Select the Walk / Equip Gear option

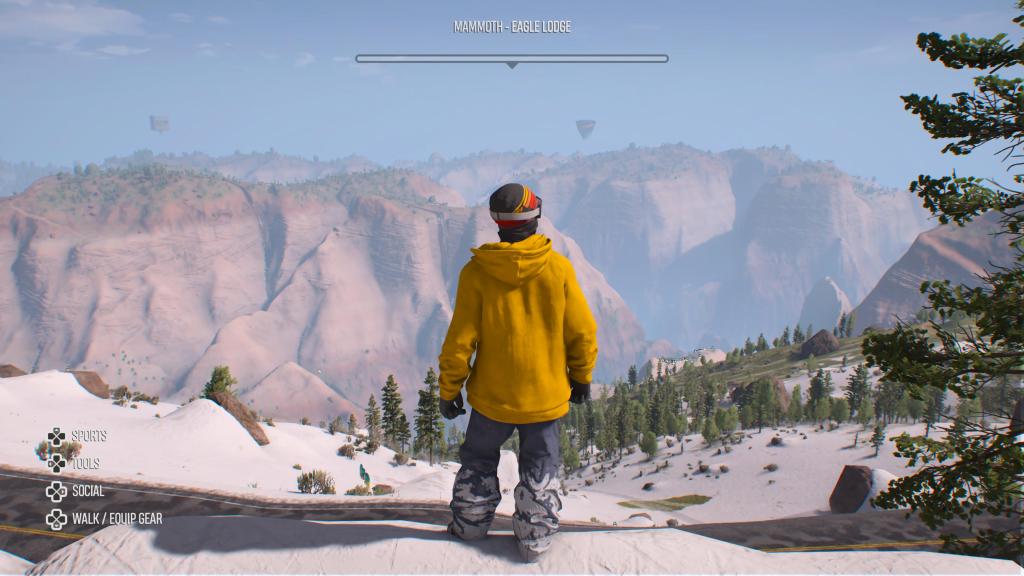[x=116, y=519]
